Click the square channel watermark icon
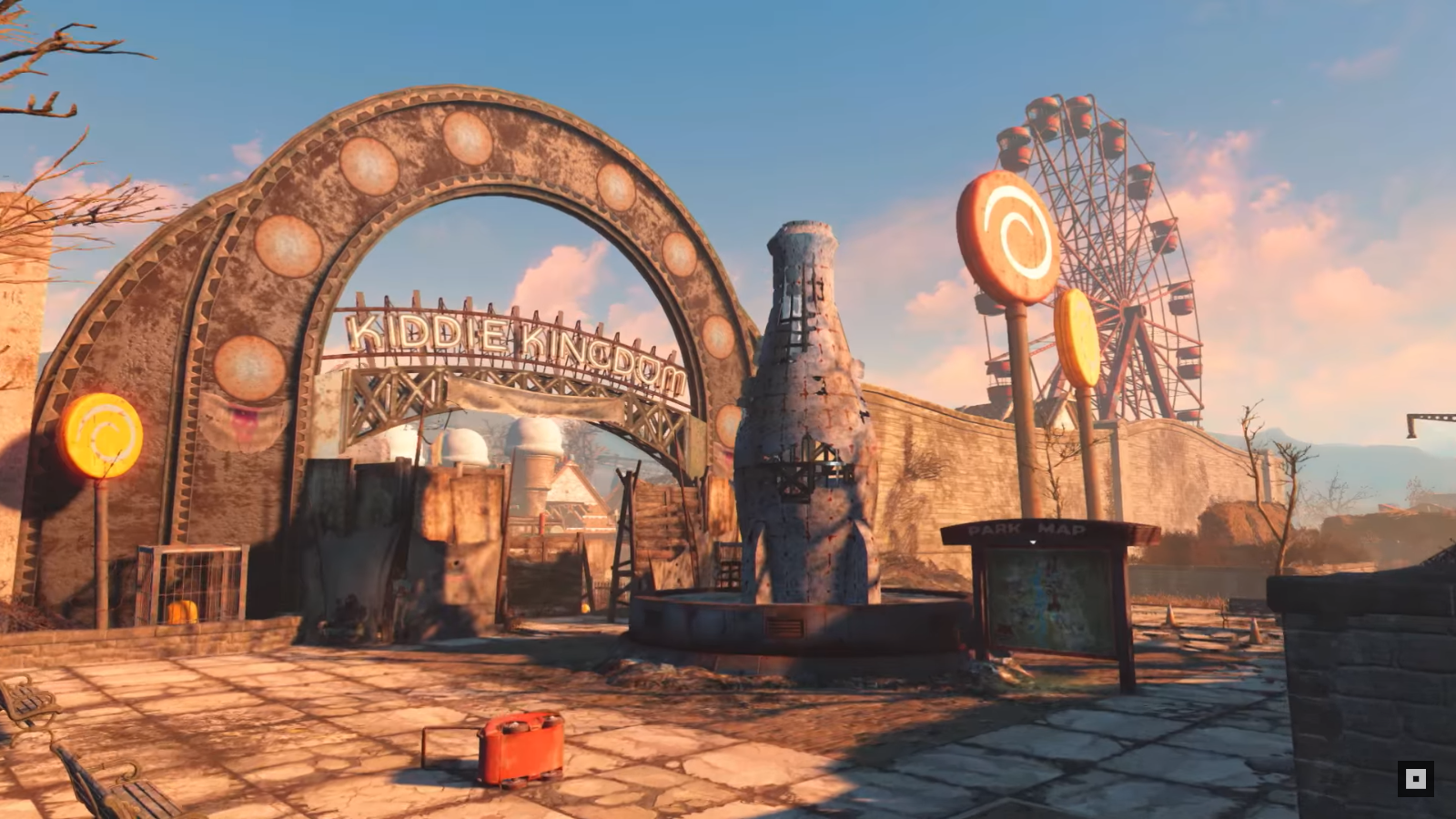 [1415, 779]
